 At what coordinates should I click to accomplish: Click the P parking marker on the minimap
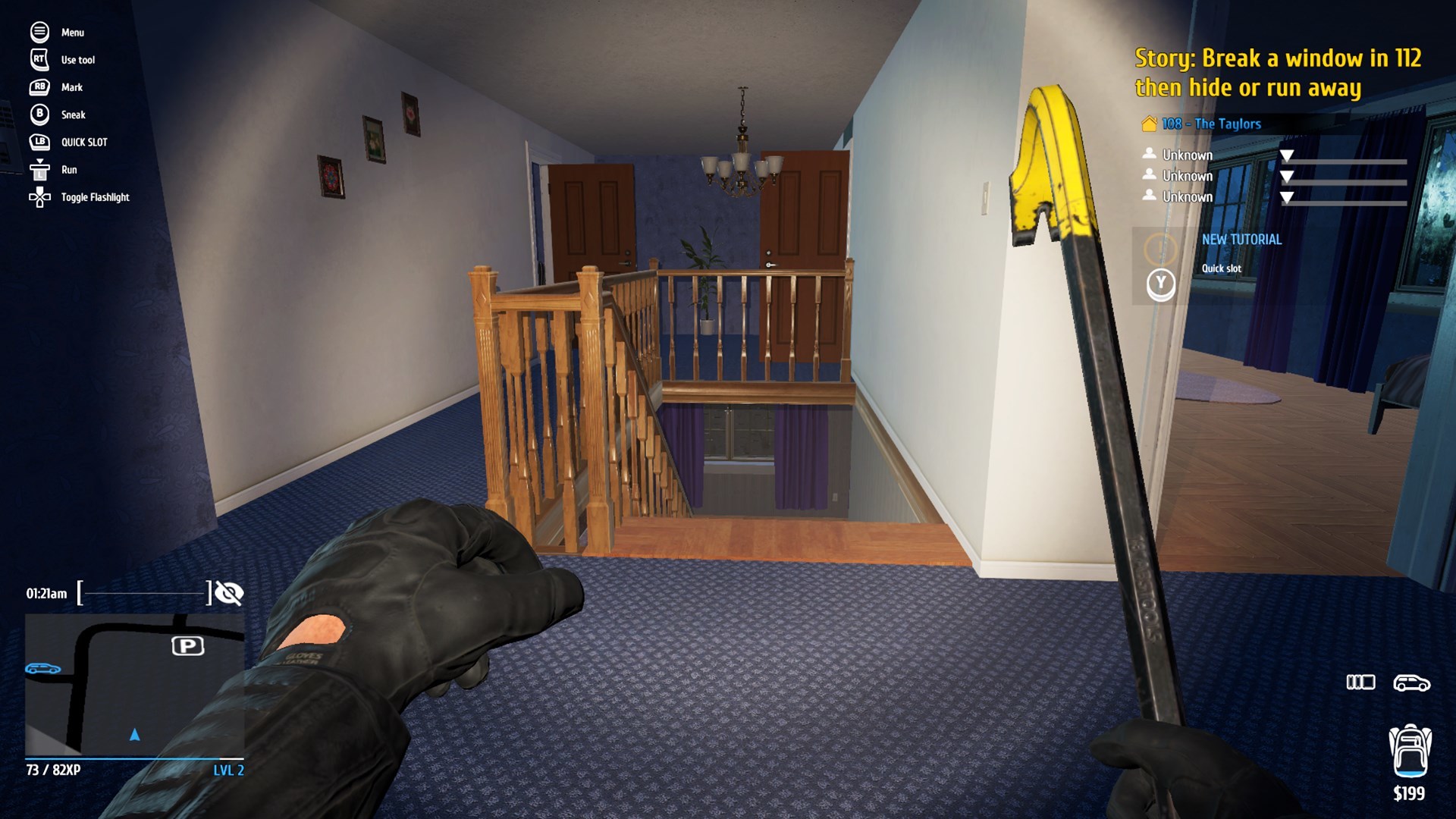tap(189, 645)
